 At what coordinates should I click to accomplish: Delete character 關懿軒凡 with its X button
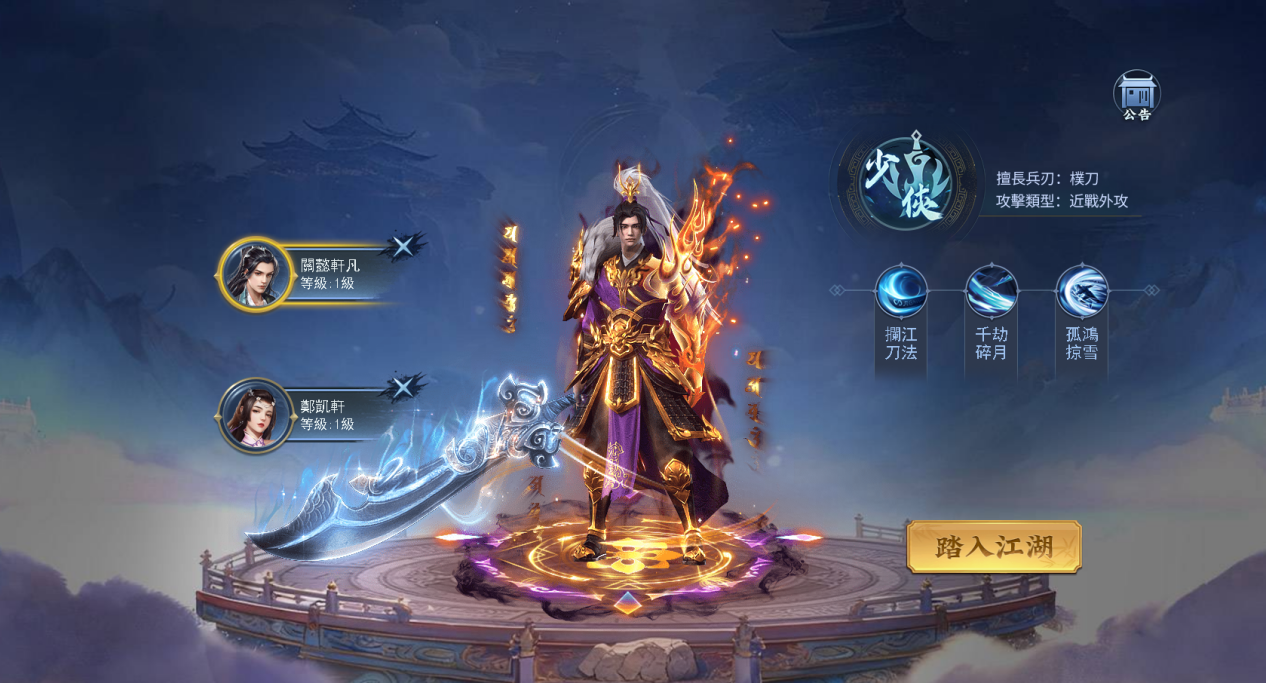tap(403, 246)
